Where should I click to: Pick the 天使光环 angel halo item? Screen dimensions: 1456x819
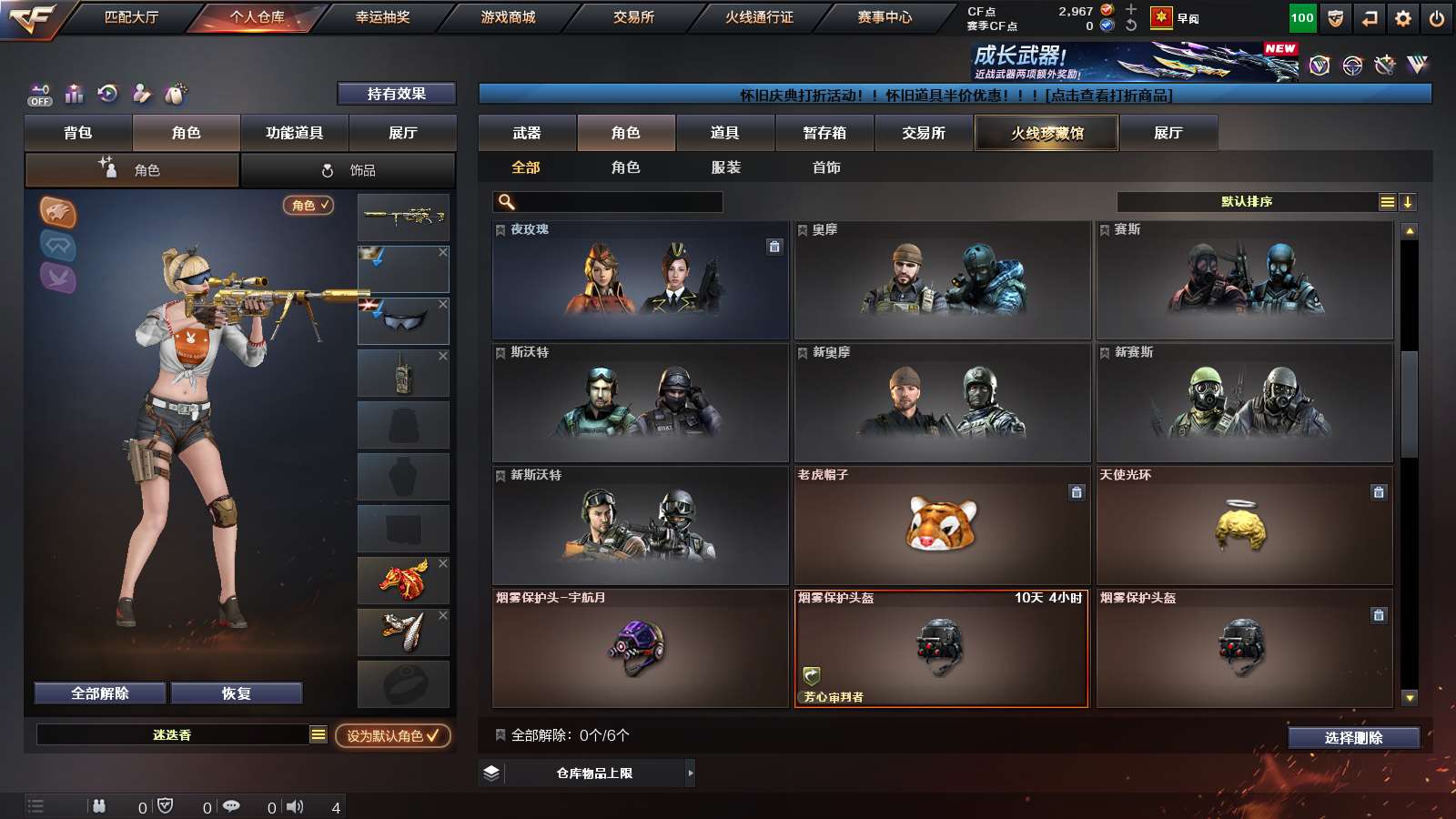(x=1243, y=525)
